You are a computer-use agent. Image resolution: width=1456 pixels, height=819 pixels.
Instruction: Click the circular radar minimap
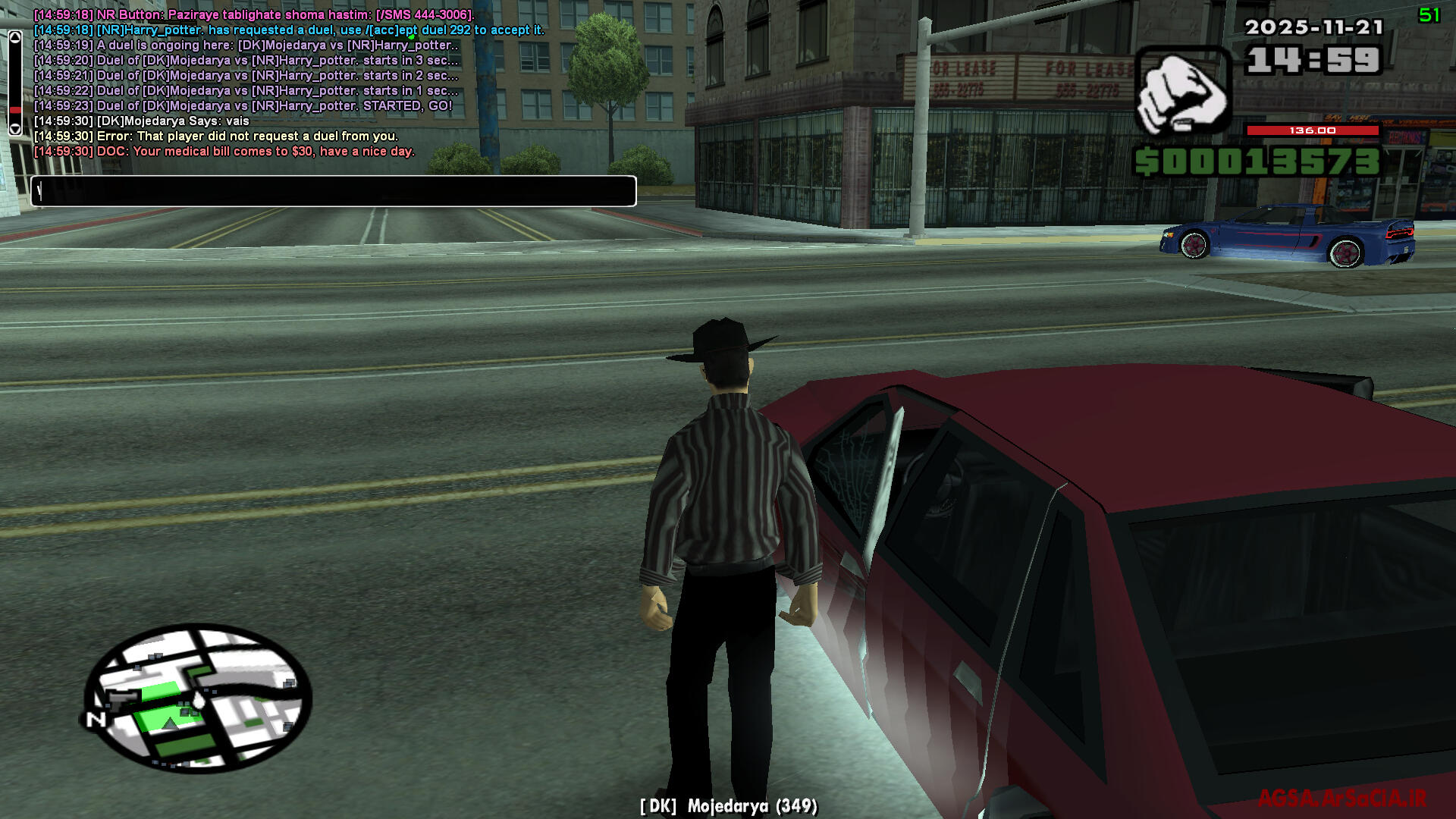(197, 698)
